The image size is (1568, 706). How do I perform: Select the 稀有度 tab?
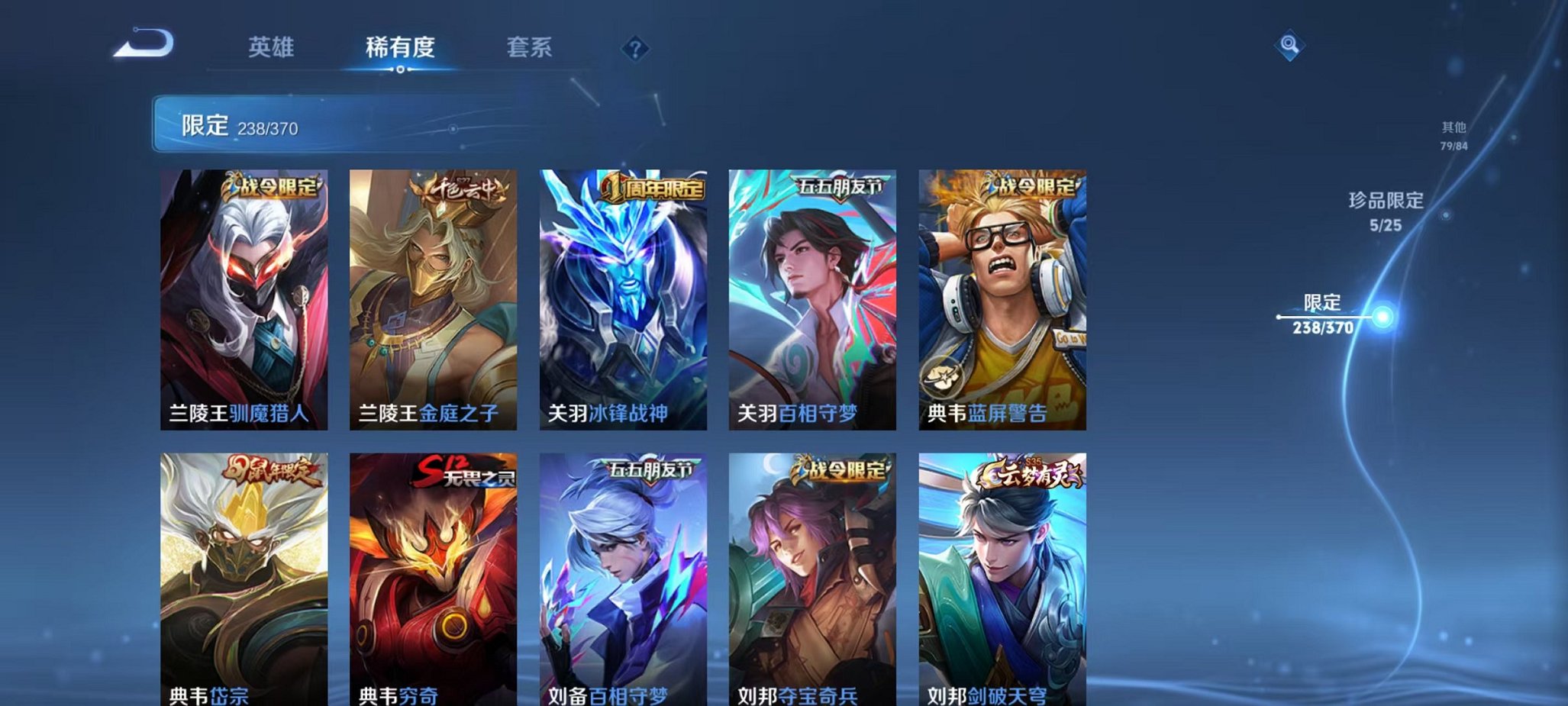401,47
